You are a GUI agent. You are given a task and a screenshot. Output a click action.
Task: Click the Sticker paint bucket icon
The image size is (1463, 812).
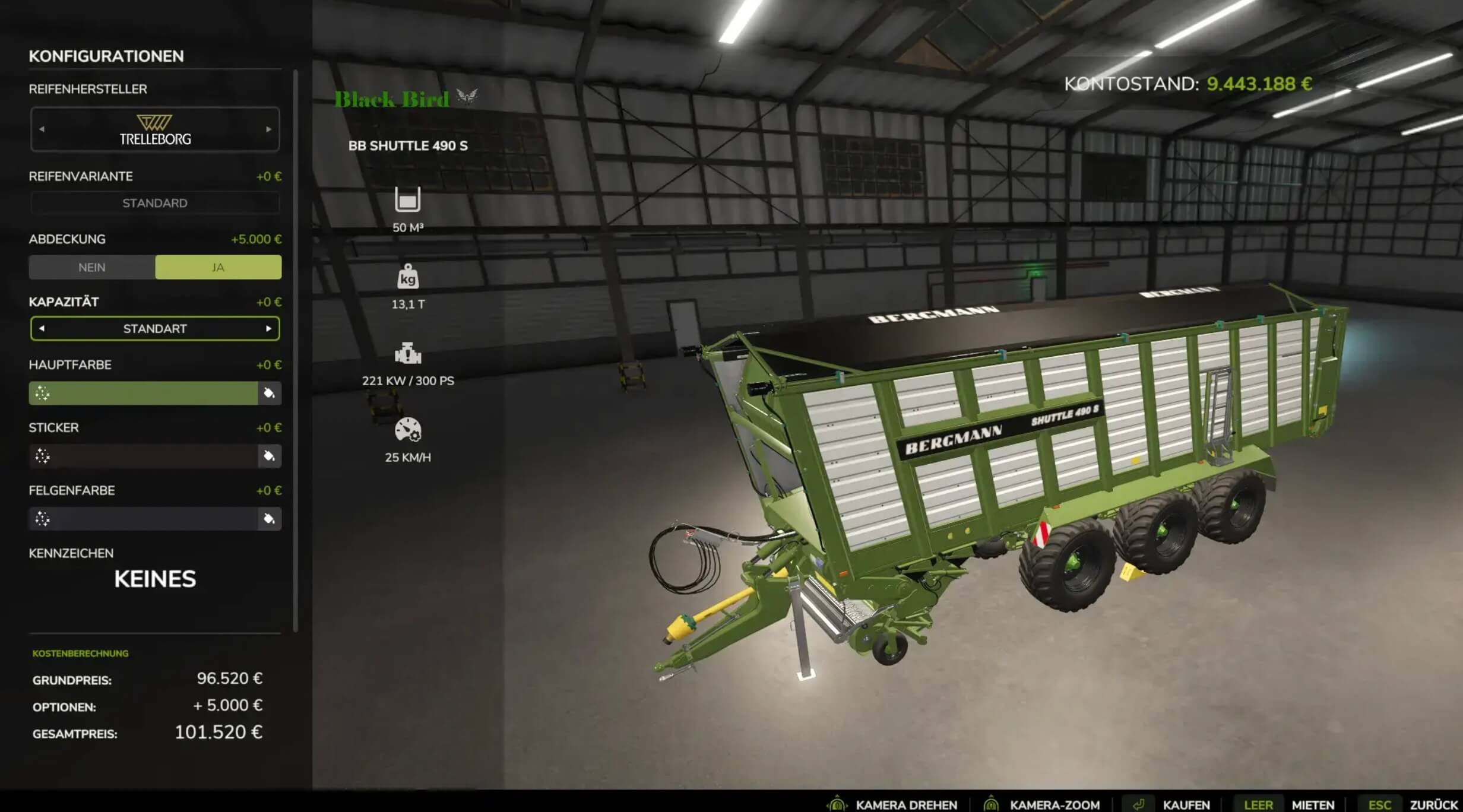click(269, 456)
